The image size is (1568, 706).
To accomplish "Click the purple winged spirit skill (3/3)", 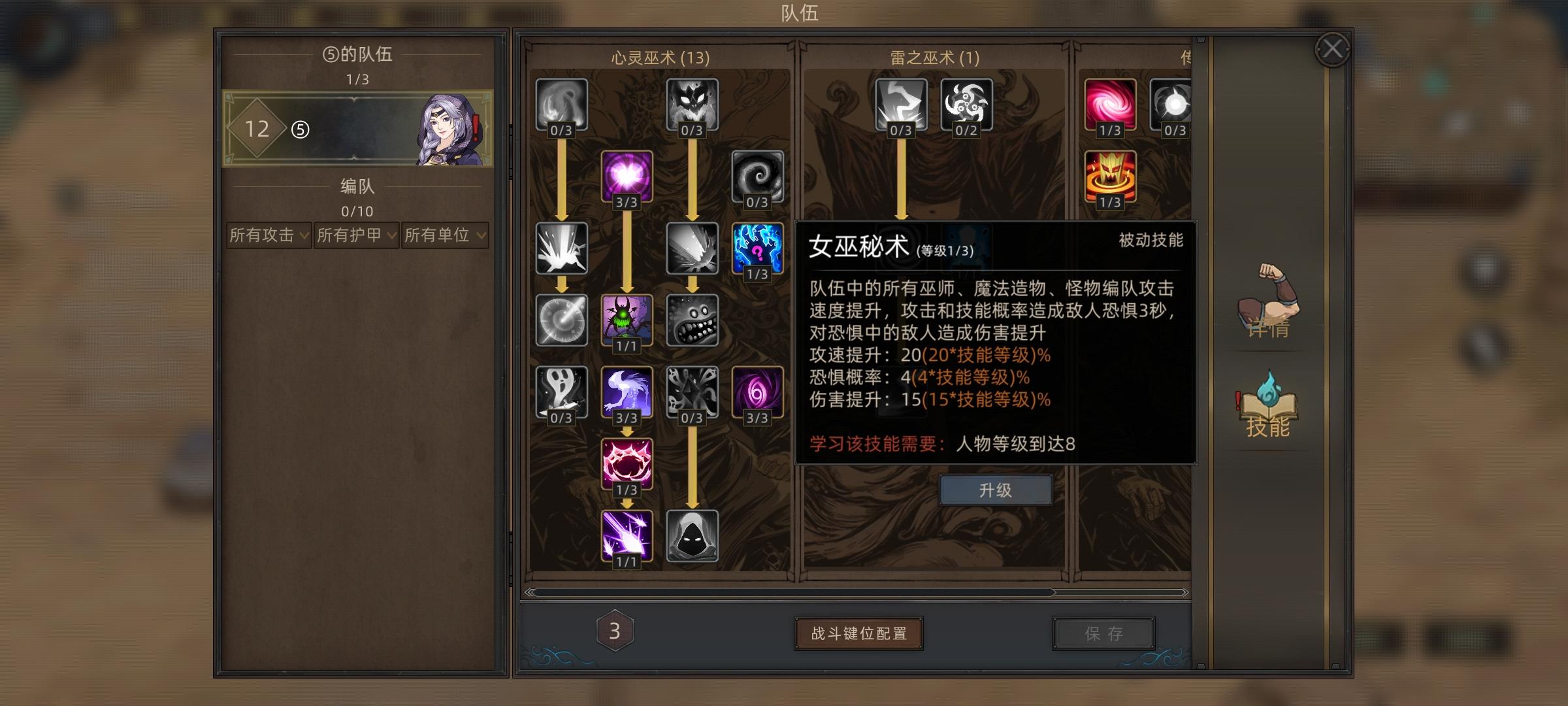I will (626, 392).
